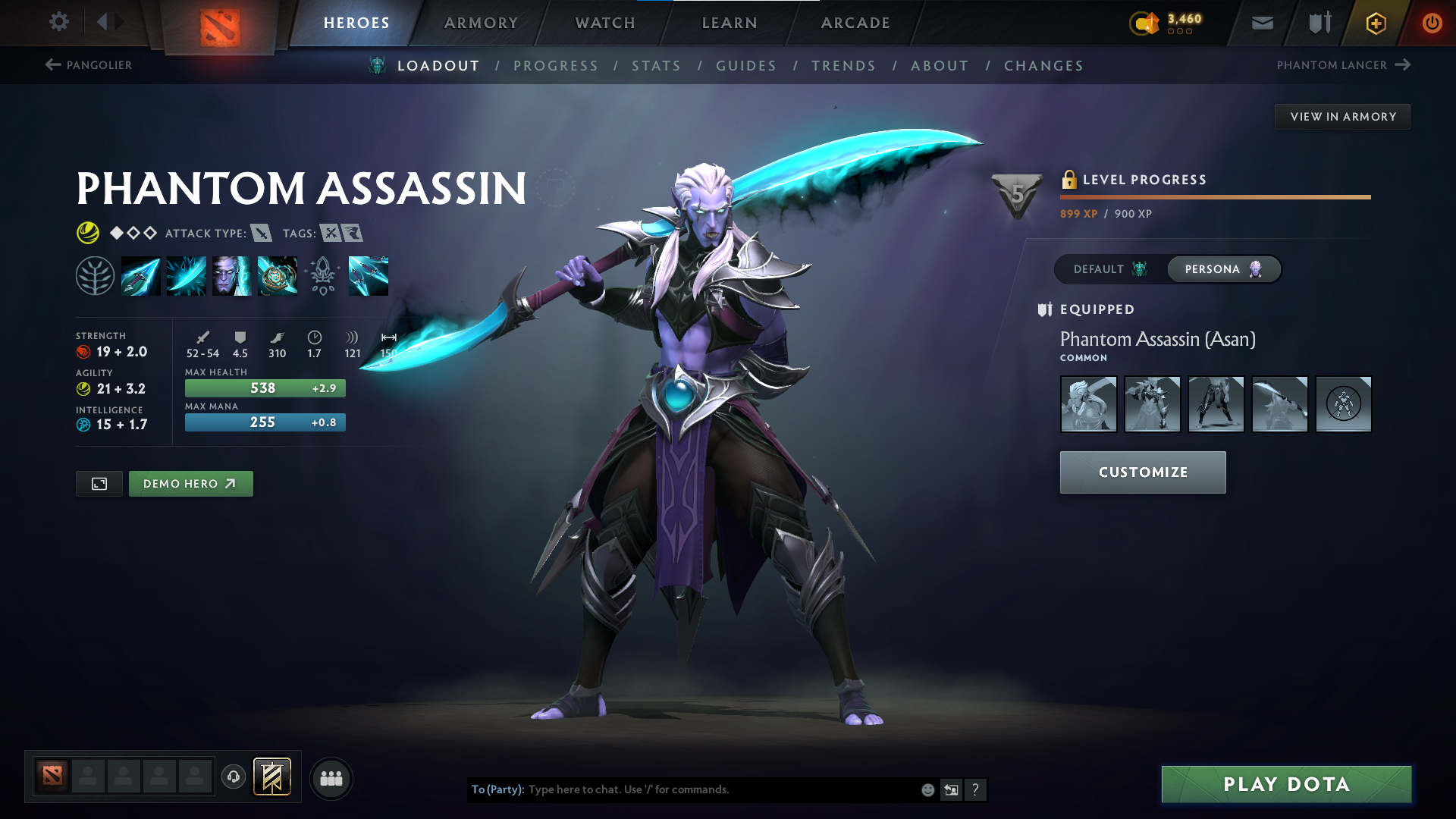Open Dota Plus hexagon icon in the top bar
Screen dimensions: 1456x819
coord(1375,23)
